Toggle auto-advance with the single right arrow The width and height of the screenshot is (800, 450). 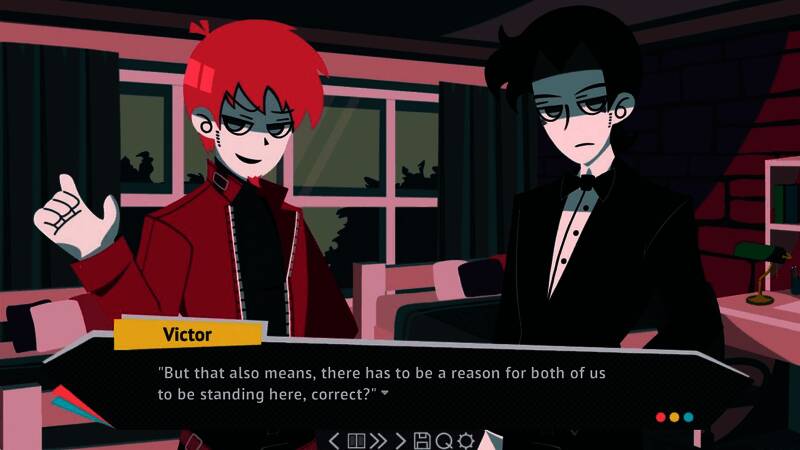point(401,440)
